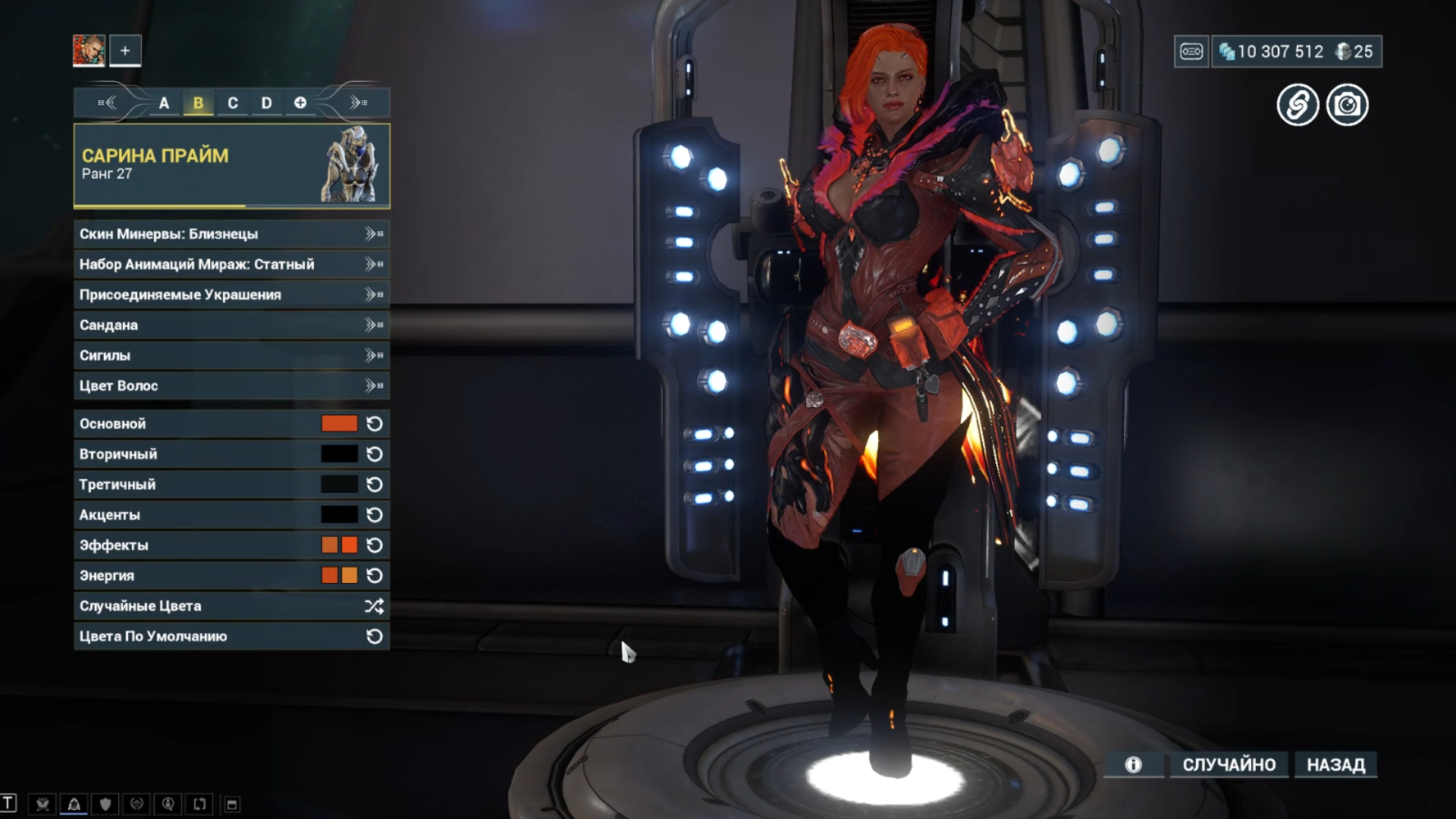Select appearance config C tab
Image resolution: width=1456 pixels, height=819 pixels.
point(233,103)
